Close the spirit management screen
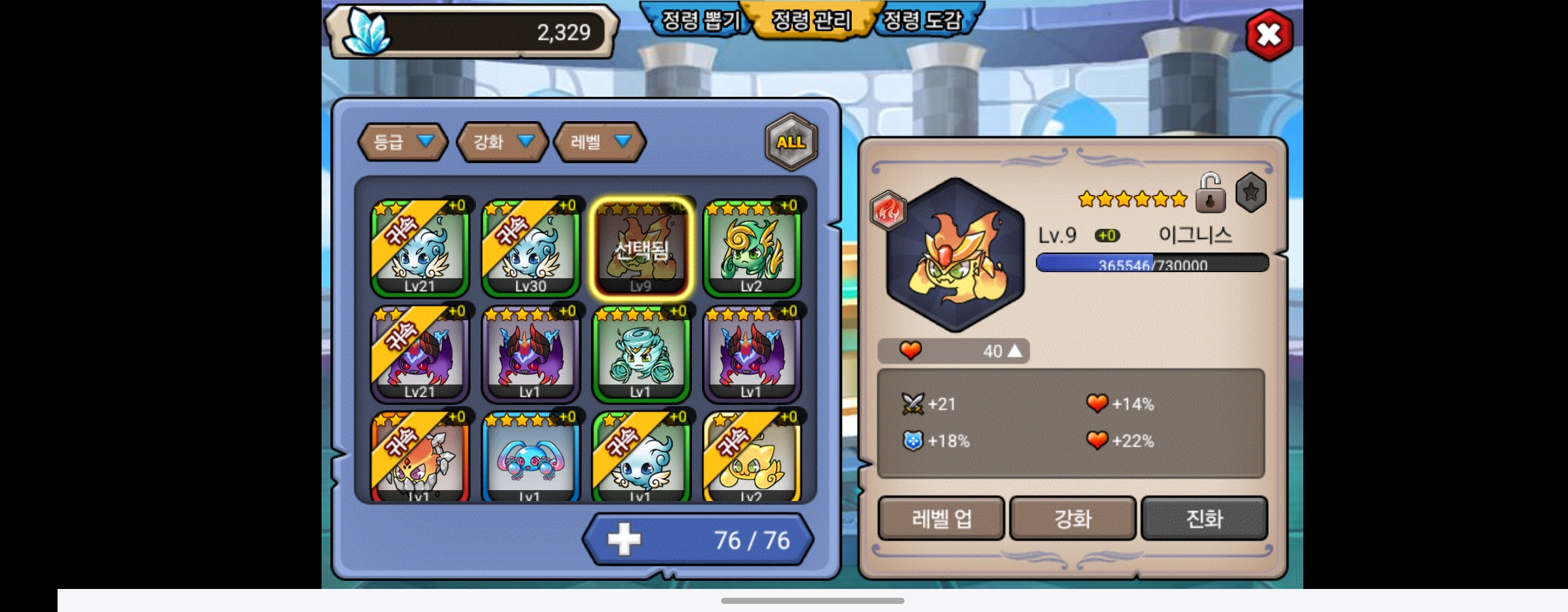 [1269, 35]
